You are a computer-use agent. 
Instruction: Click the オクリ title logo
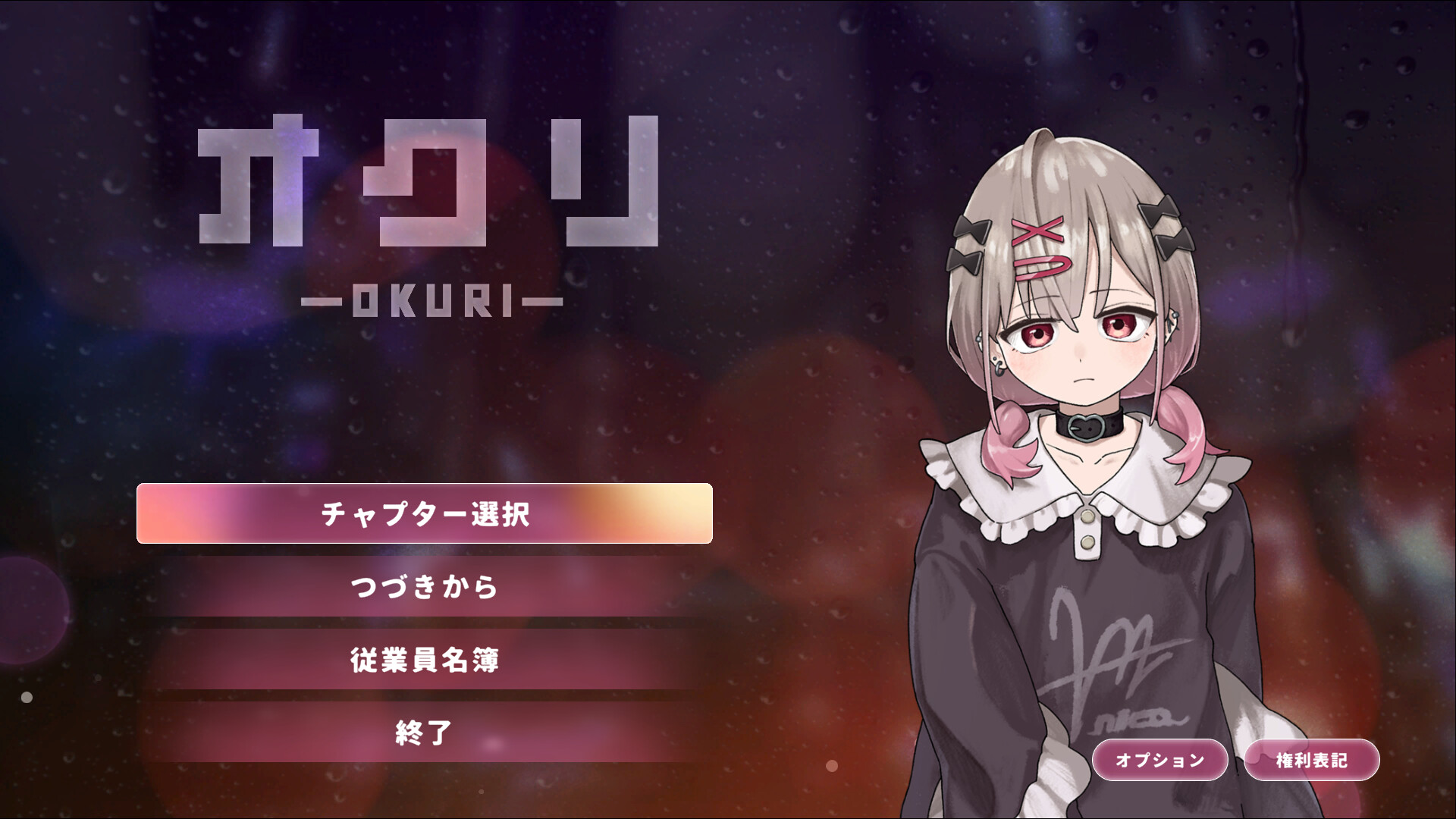(428, 190)
